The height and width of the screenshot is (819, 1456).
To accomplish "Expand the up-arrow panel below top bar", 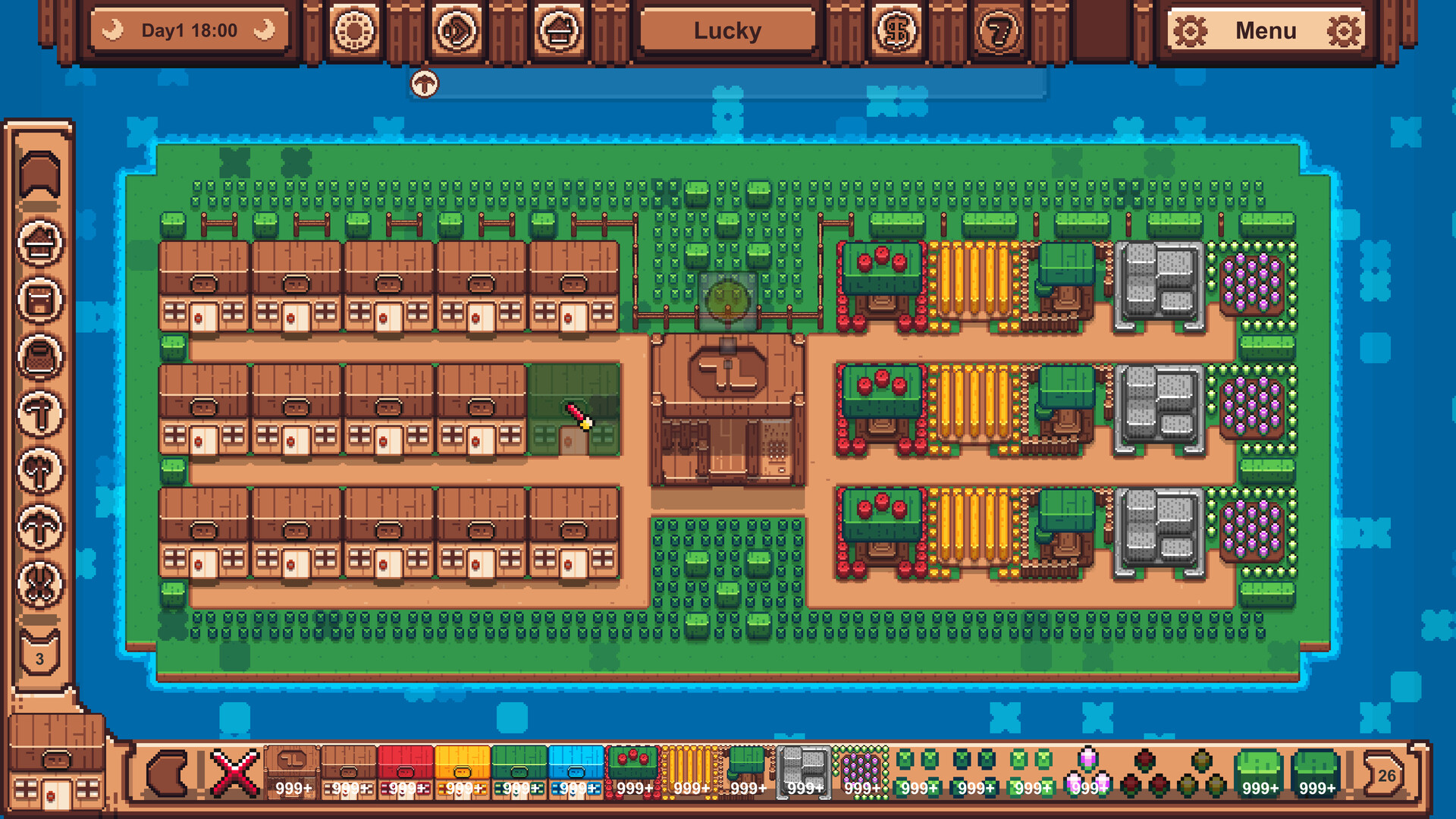I will pos(425,83).
